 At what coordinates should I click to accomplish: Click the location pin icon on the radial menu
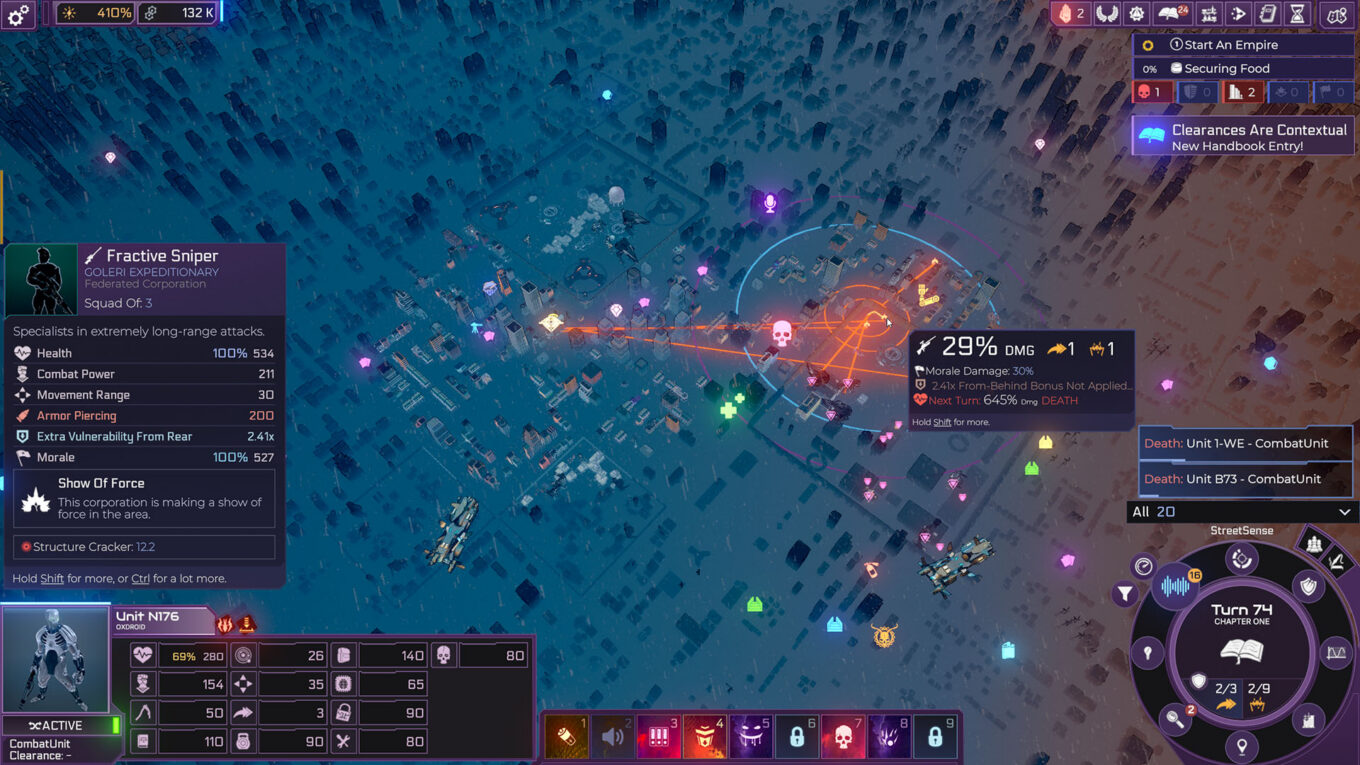[1240, 744]
